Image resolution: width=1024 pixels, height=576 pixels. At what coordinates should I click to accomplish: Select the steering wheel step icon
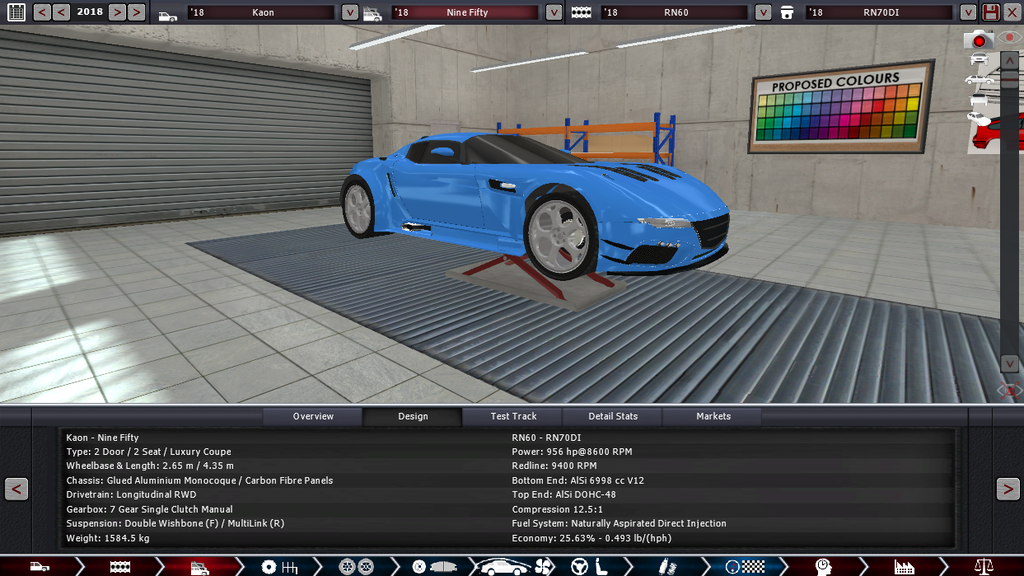pyautogui.click(x=578, y=567)
